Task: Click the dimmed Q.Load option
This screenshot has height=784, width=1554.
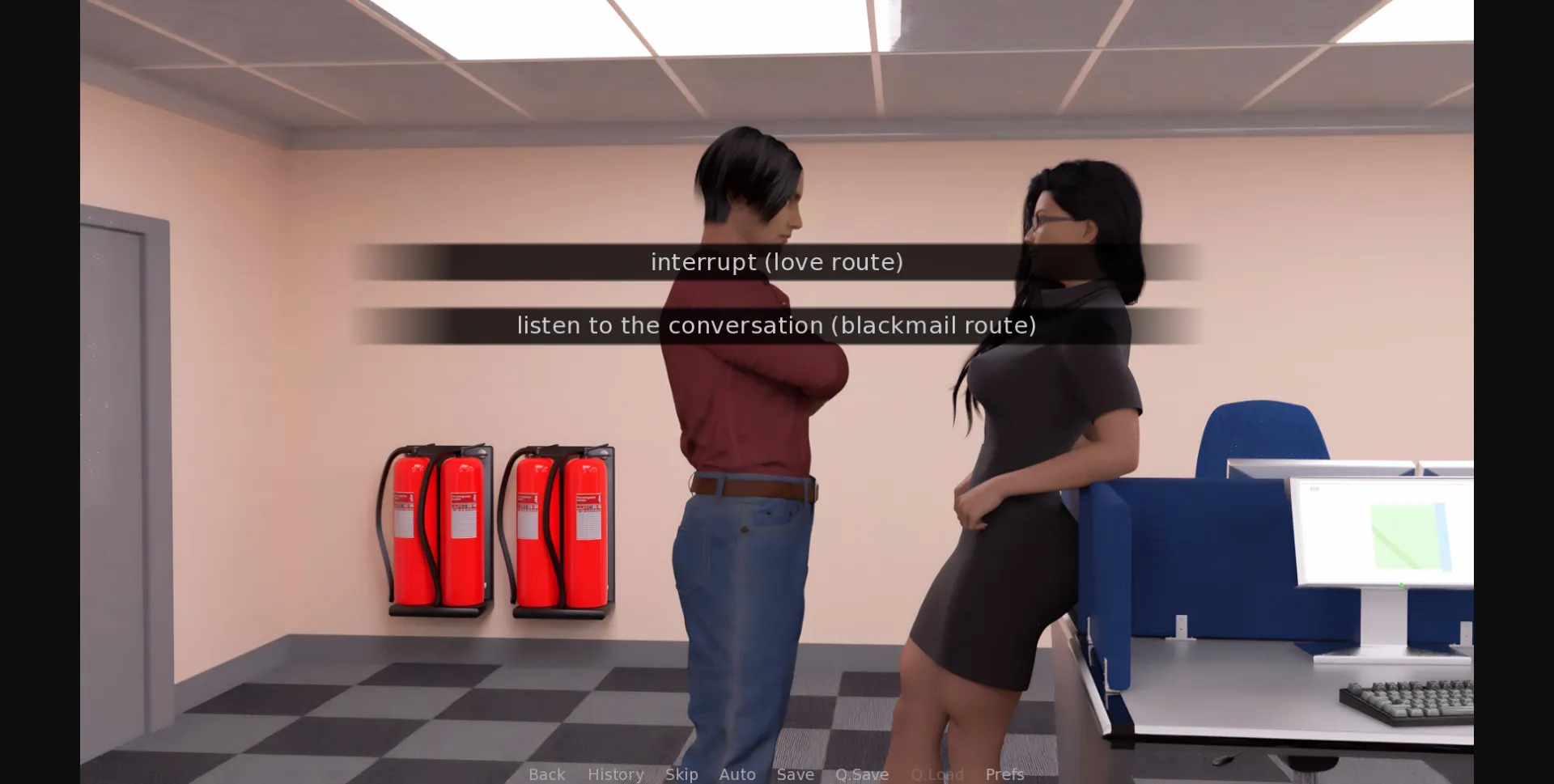Action: click(x=936, y=773)
